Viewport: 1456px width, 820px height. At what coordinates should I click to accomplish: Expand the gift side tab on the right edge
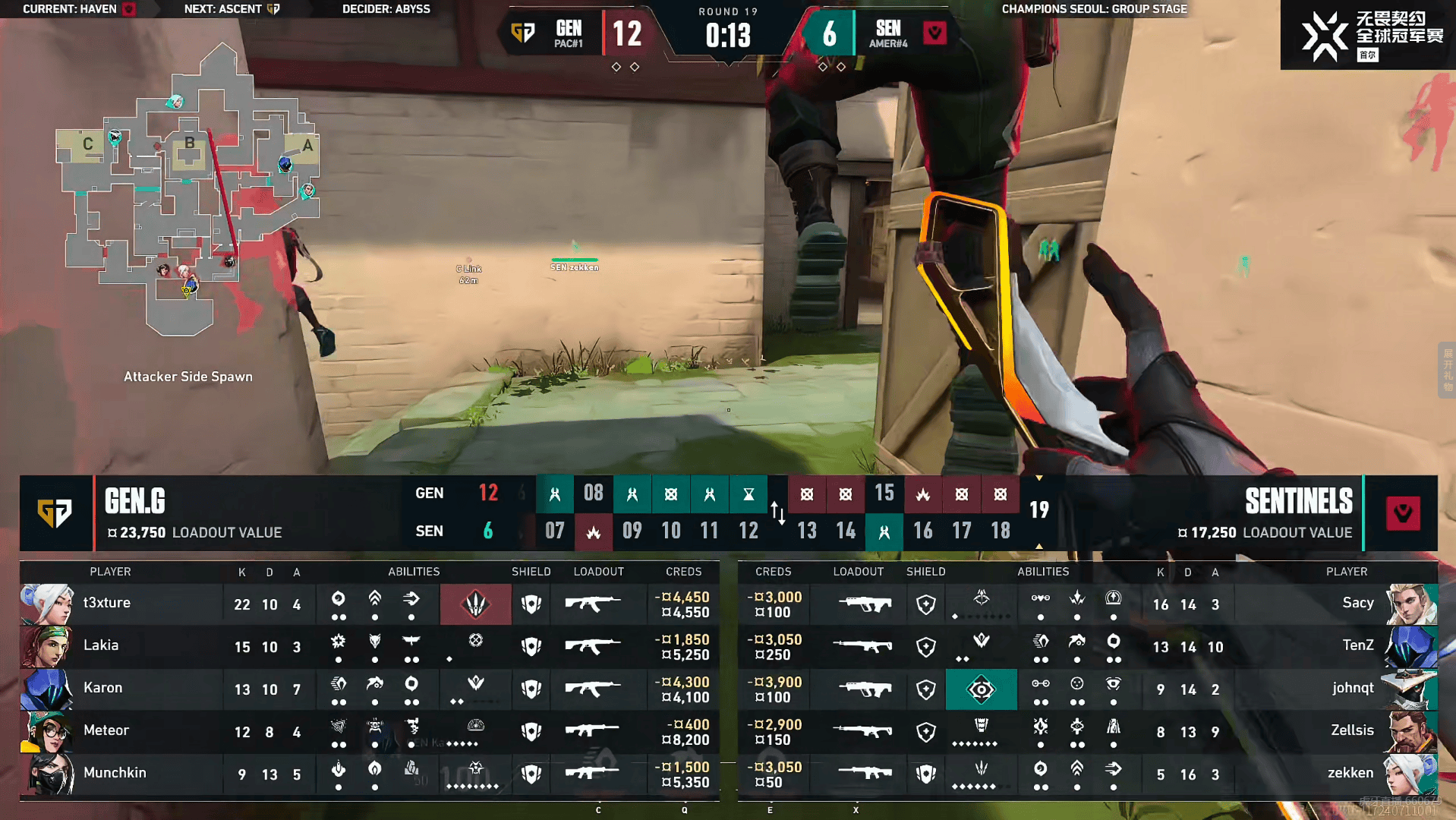click(1447, 370)
